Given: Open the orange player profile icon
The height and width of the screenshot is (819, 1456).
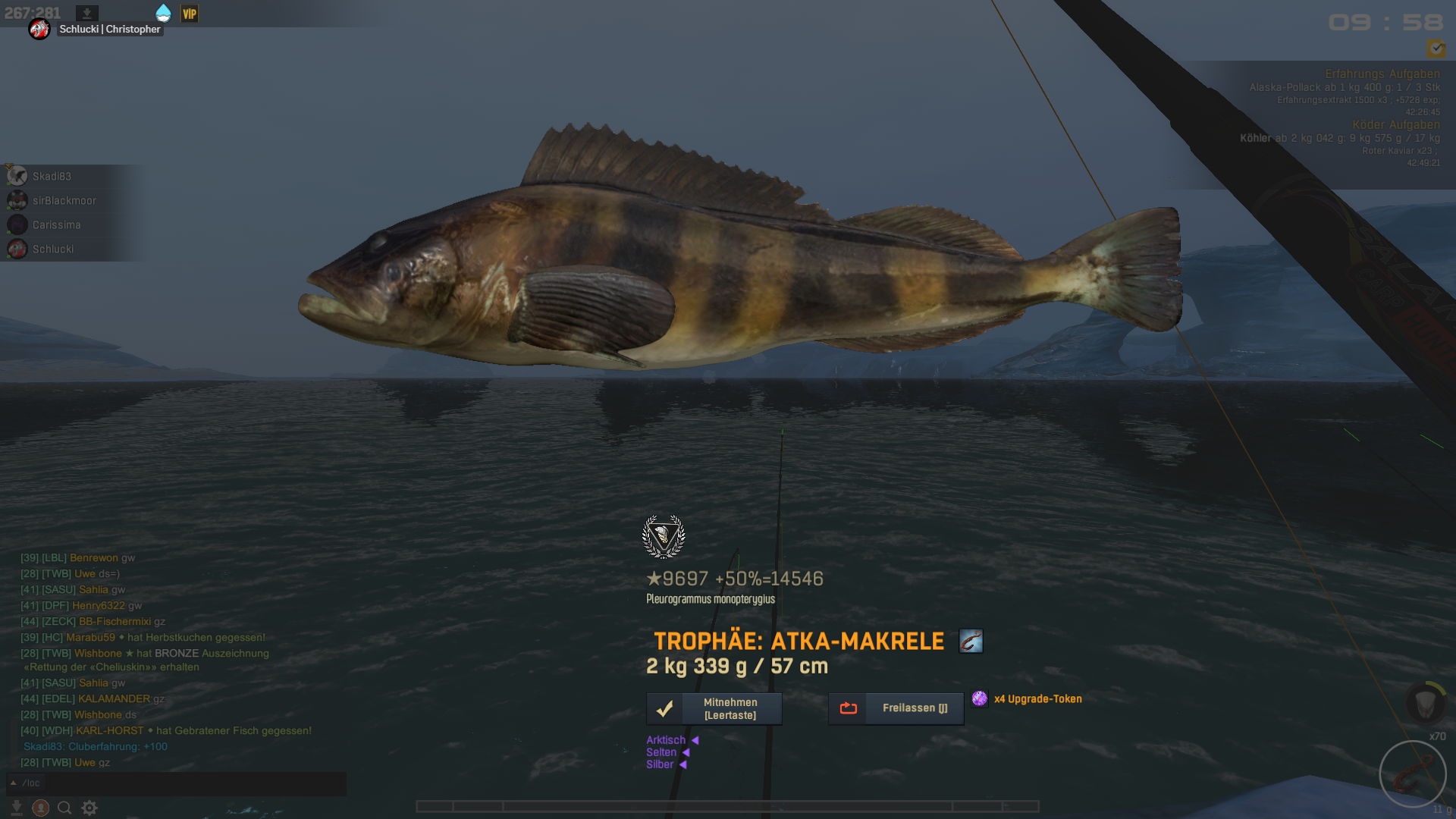Looking at the screenshot, I should [41, 808].
